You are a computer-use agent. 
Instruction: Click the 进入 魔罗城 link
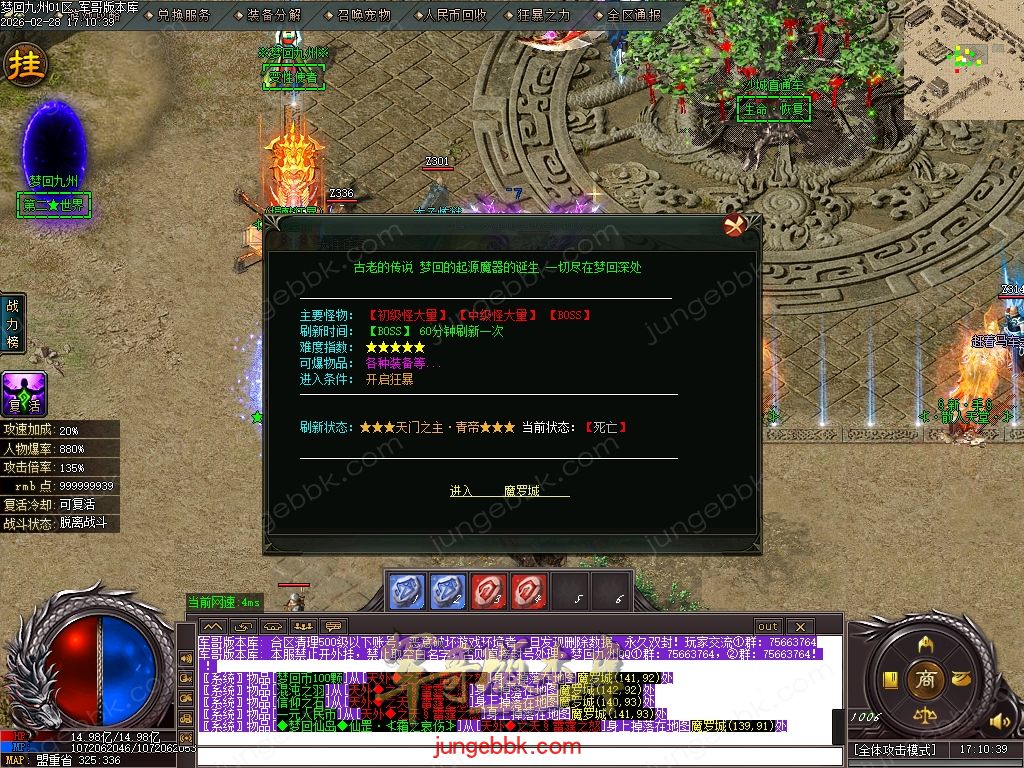click(508, 491)
